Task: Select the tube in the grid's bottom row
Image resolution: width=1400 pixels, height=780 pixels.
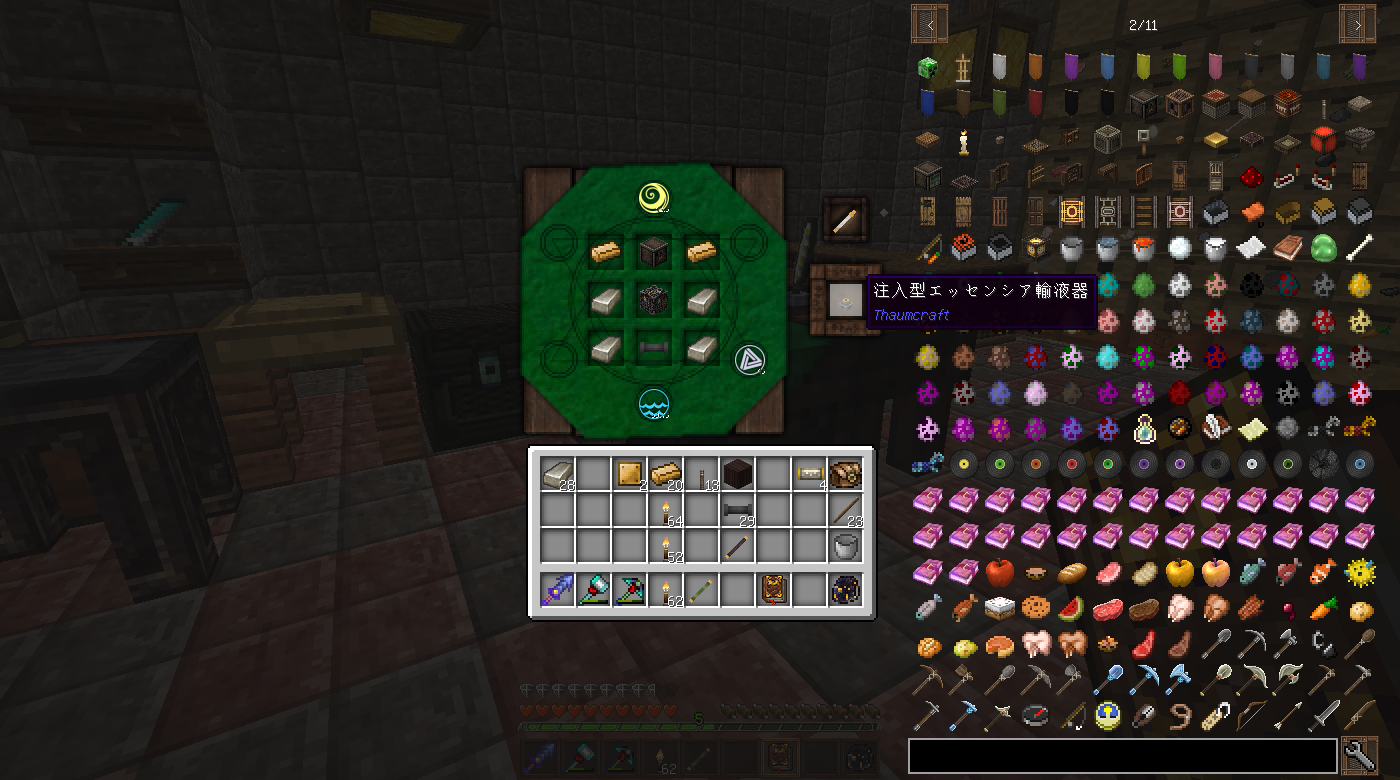Action: click(x=653, y=347)
